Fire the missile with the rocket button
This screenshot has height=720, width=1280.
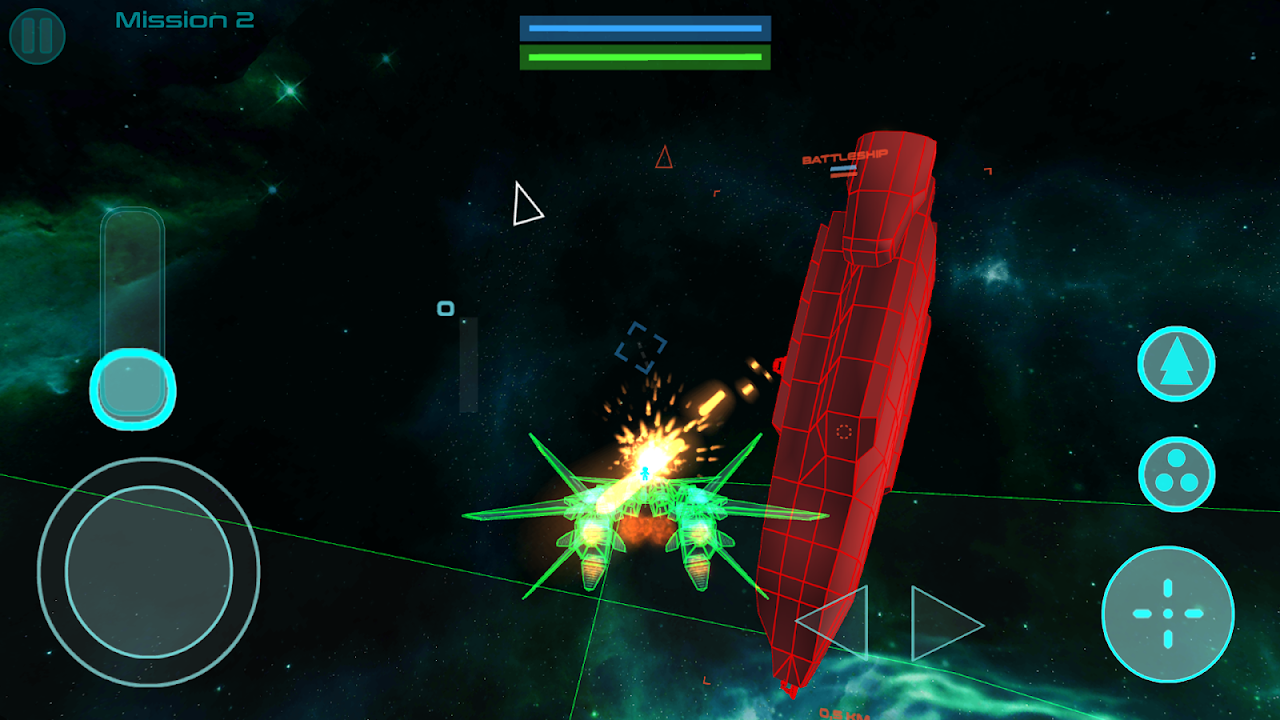point(1176,364)
